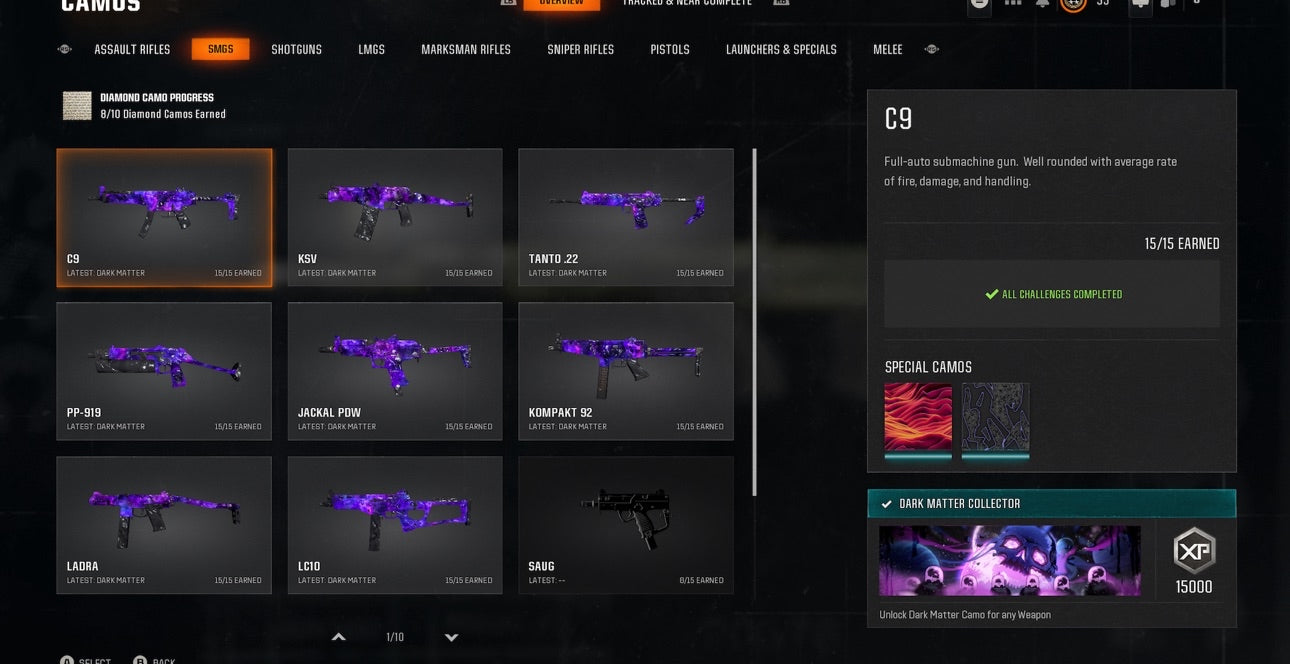
Task: Click the page up arrow below the grid
Action: pos(339,637)
